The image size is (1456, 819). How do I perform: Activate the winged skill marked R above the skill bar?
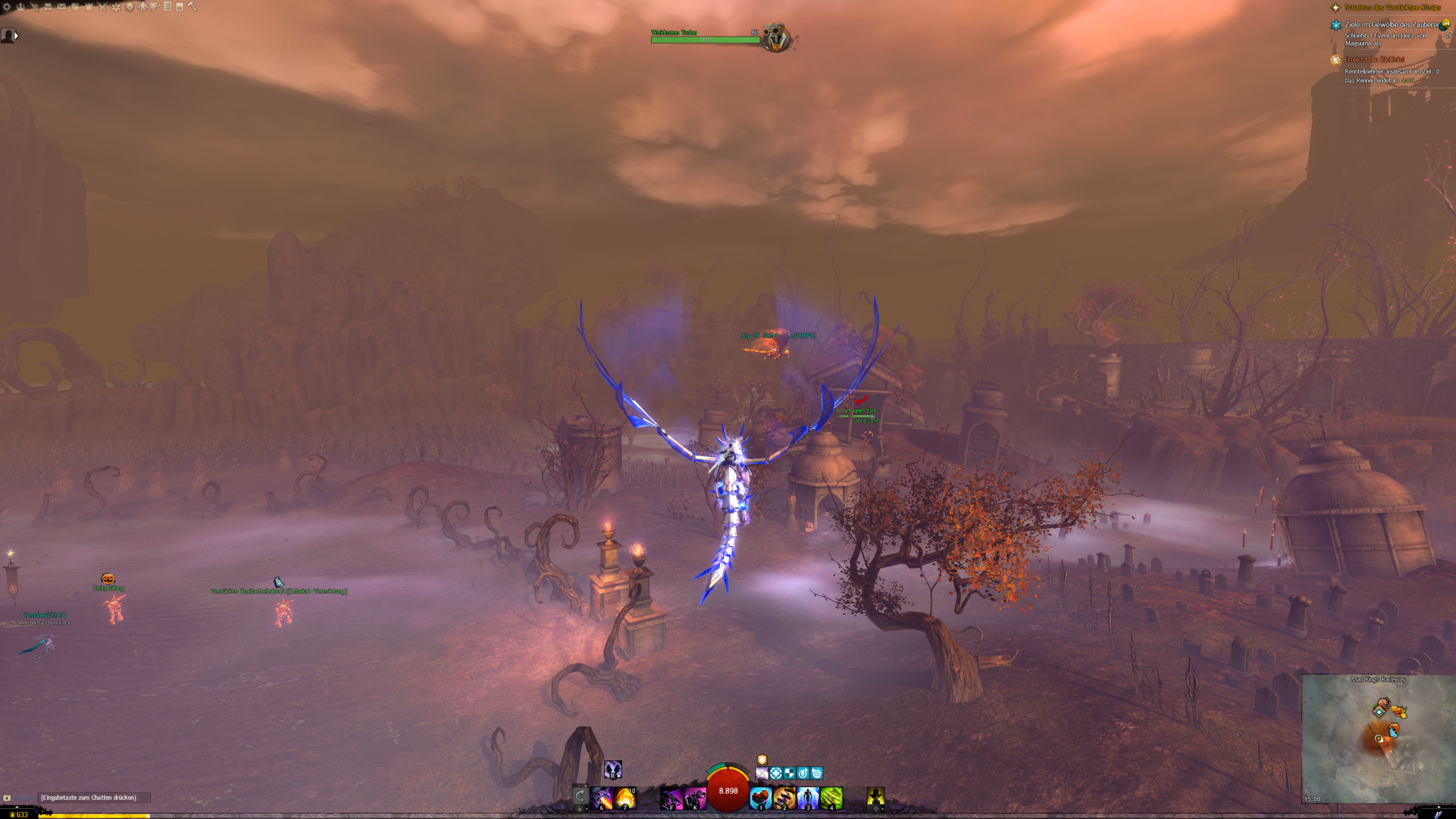click(613, 770)
